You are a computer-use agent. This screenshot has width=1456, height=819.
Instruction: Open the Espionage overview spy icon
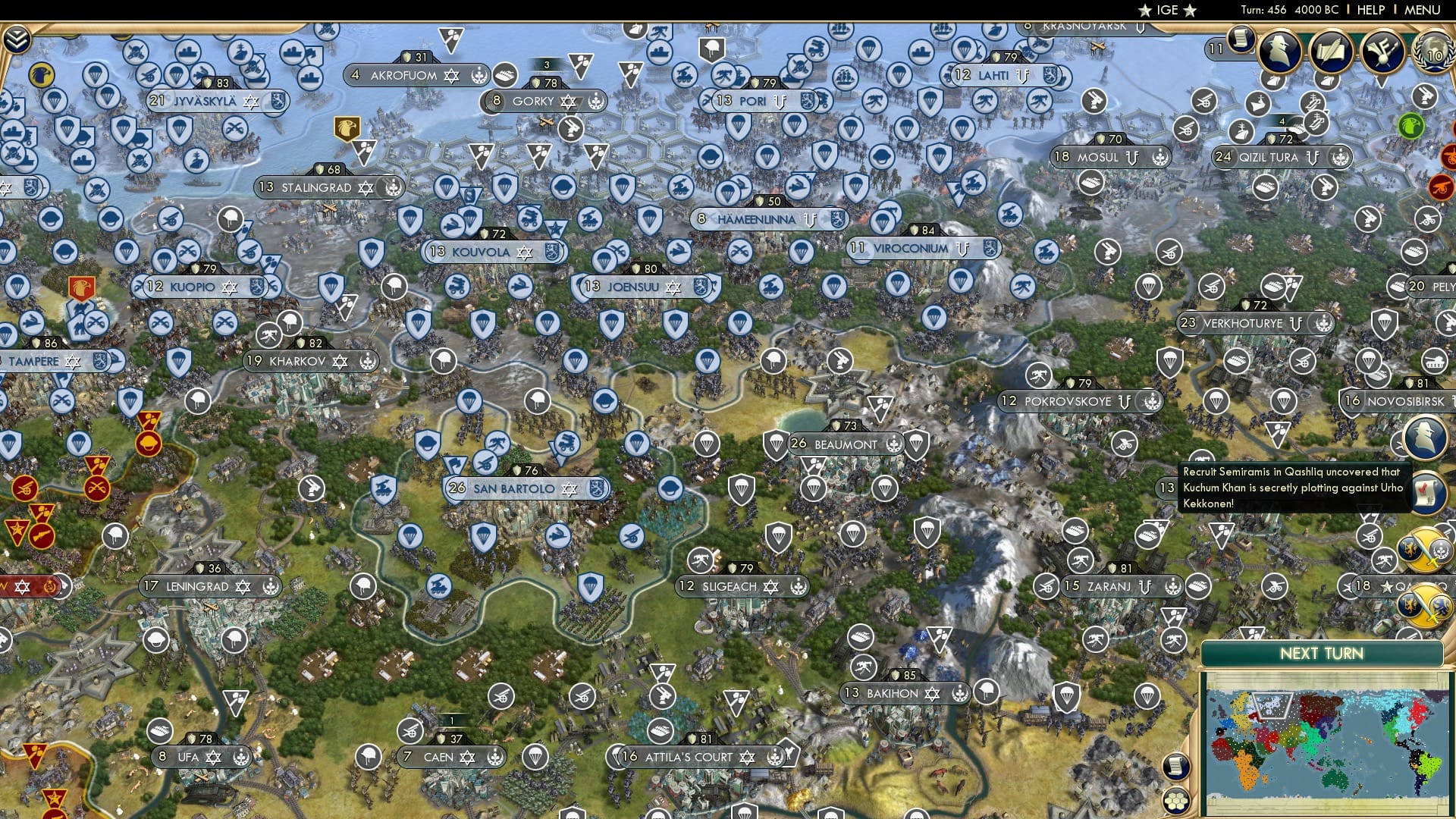[1280, 52]
